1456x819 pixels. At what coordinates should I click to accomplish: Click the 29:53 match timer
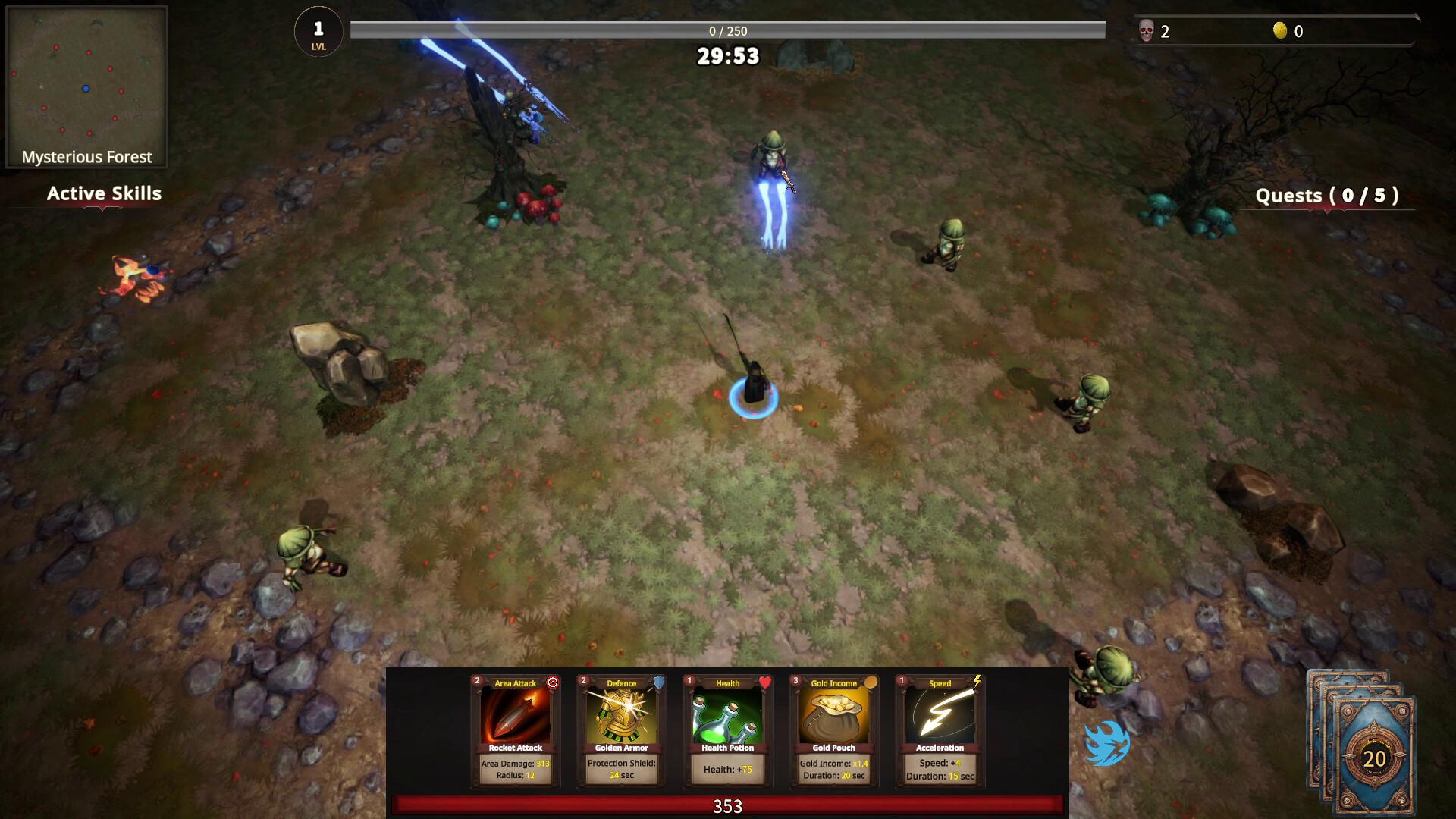pyautogui.click(x=726, y=55)
